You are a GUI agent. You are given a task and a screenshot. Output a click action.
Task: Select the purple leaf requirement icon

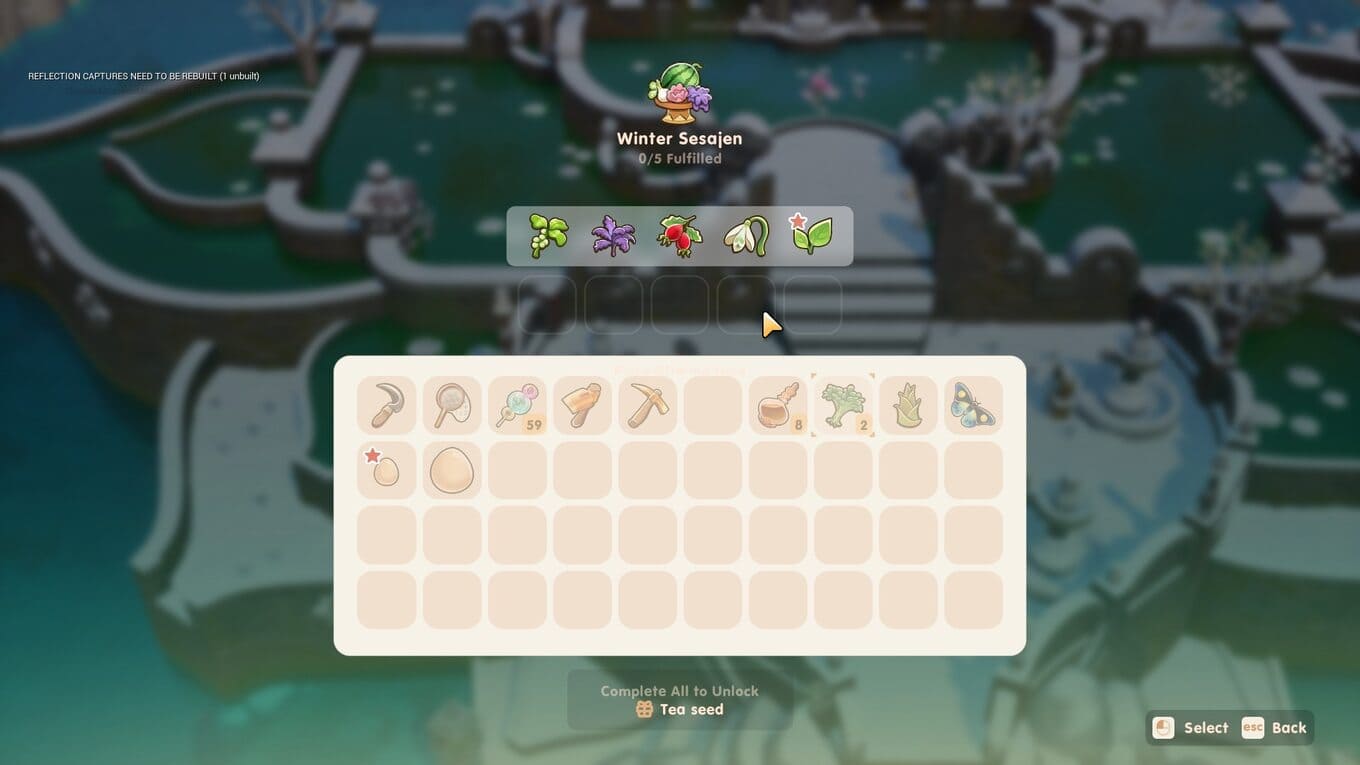(x=613, y=236)
